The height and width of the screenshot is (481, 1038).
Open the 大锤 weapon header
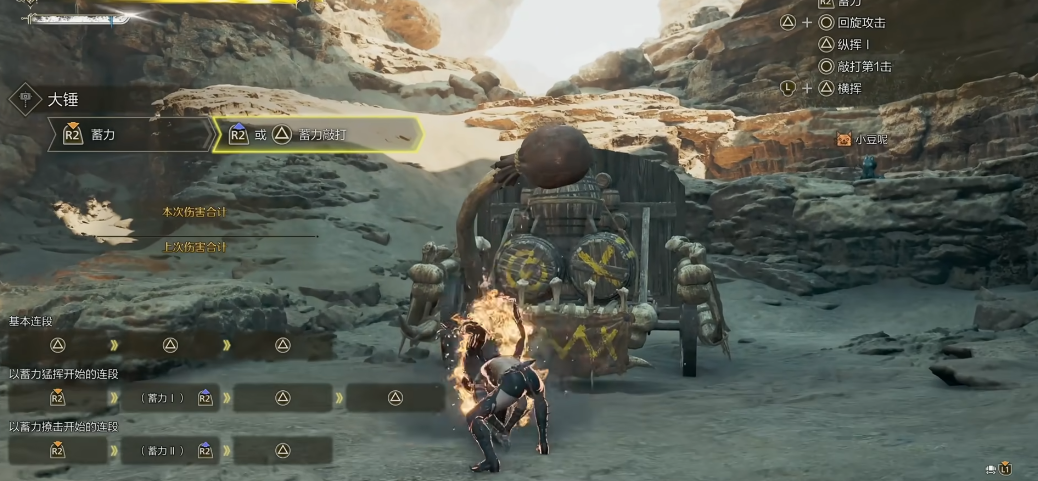tap(62, 100)
